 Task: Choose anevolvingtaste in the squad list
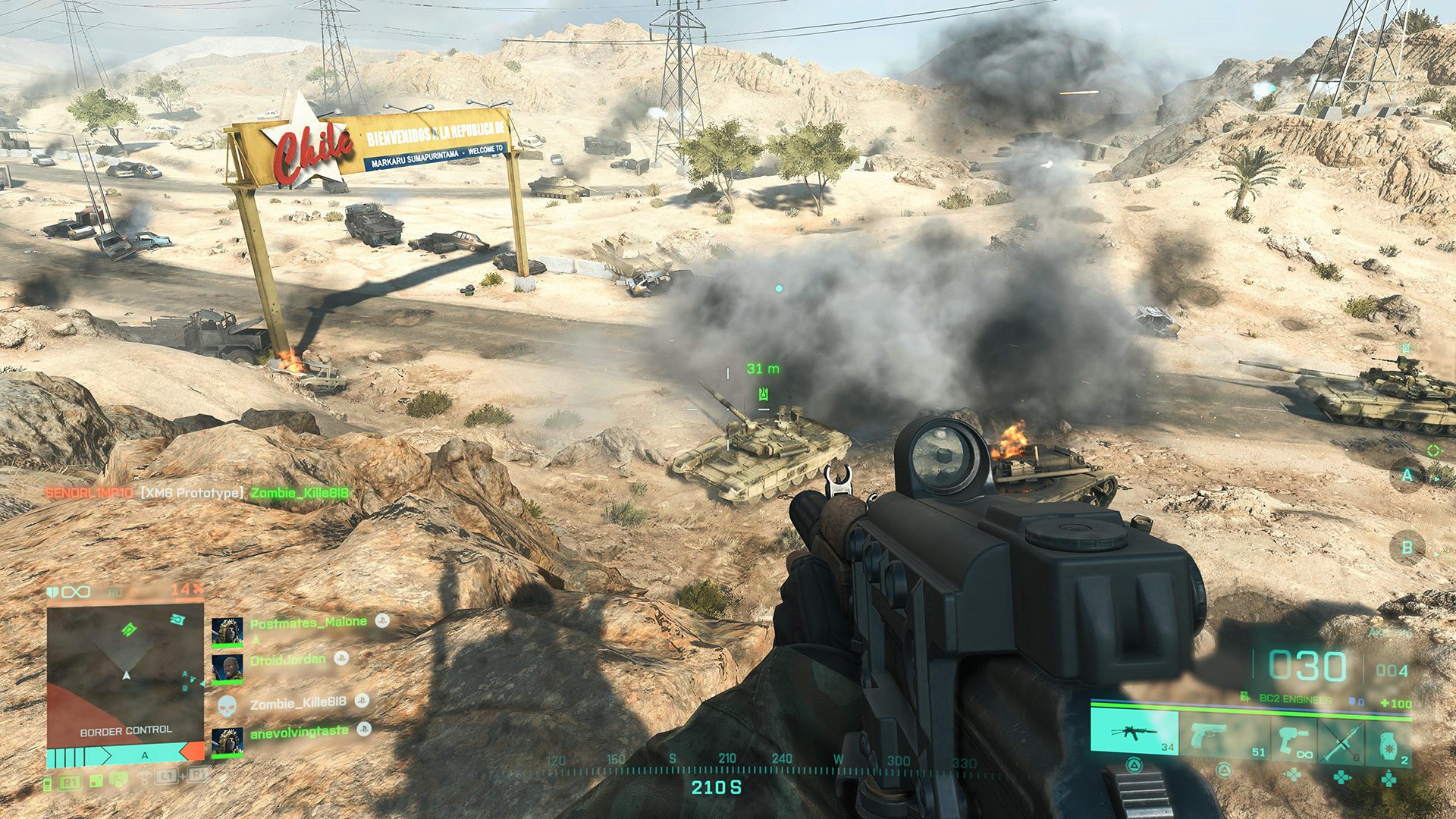pos(299,731)
